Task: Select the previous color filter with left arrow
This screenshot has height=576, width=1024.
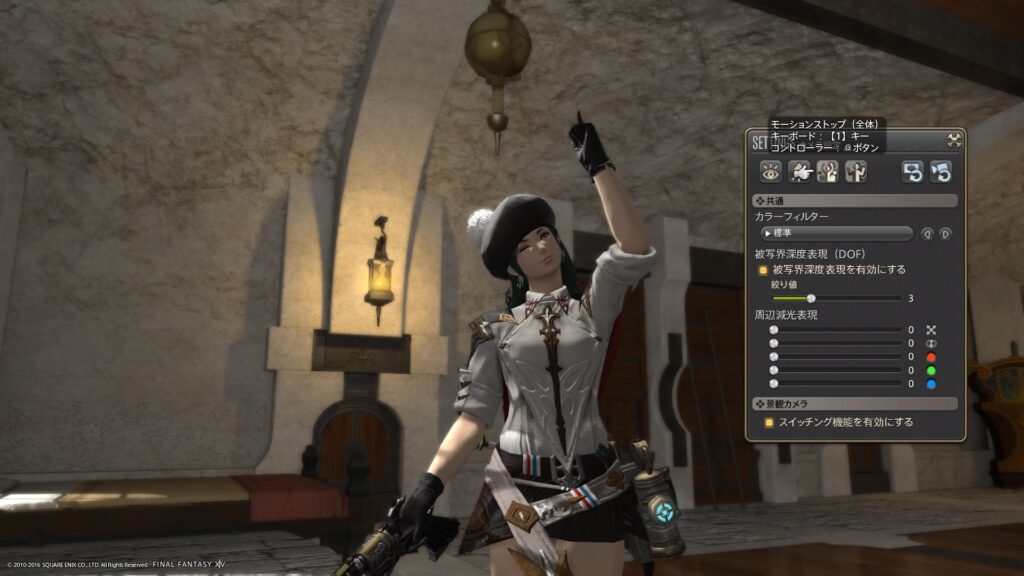Action: pyautogui.click(x=927, y=234)
